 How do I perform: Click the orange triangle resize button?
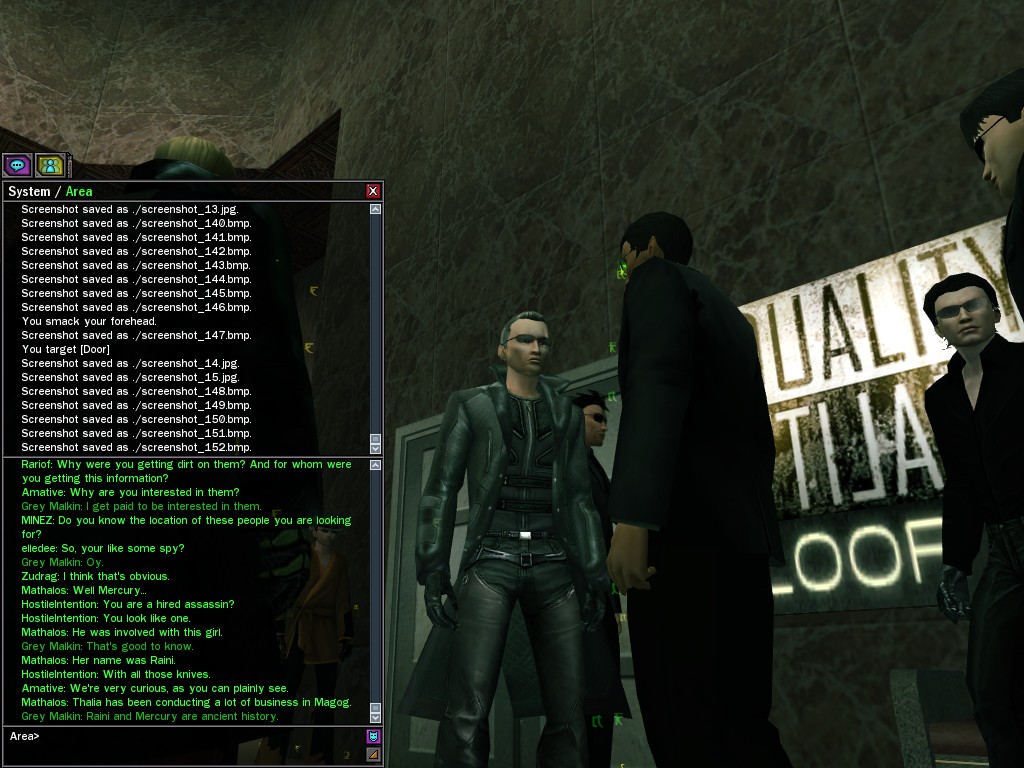(373, 753)
